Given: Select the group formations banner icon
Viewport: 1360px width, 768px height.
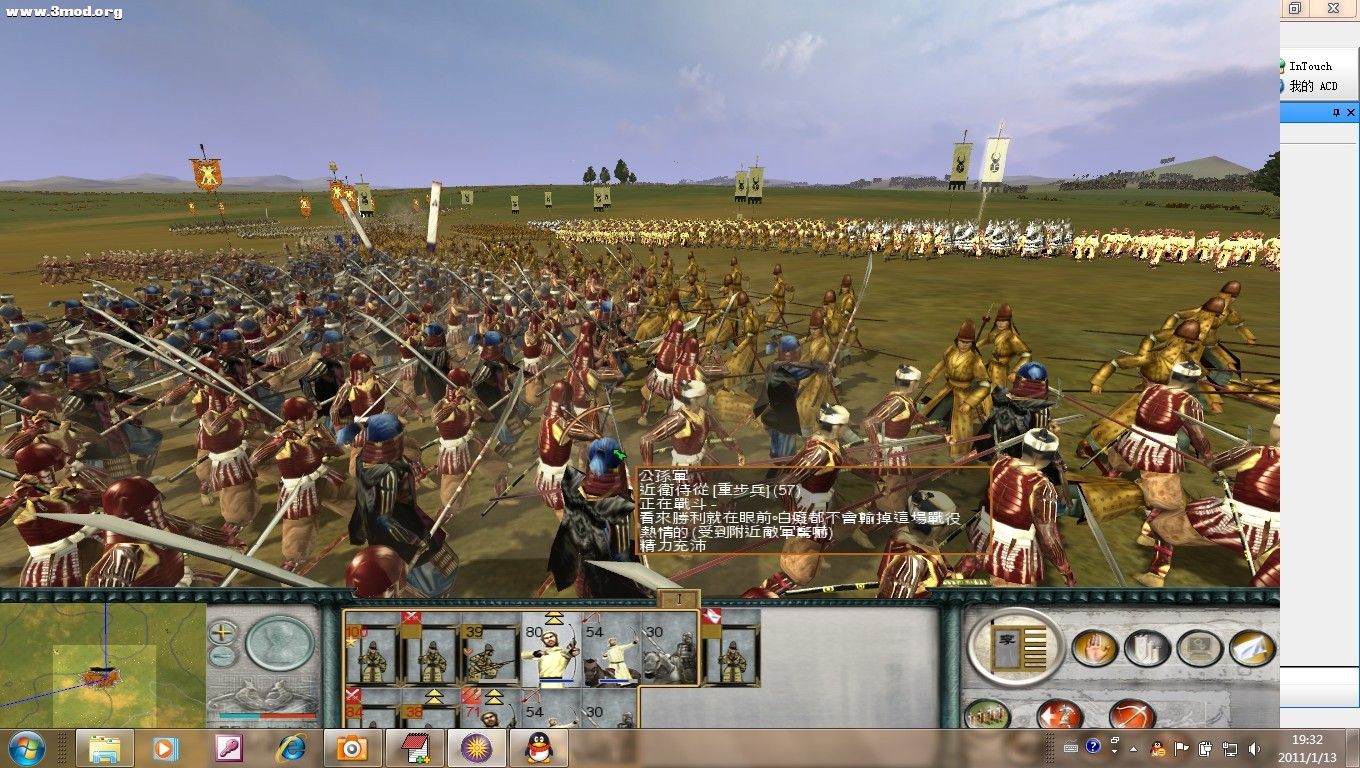Looking at the screenshot, I should pyautogui.click(x=1147, y=648).
